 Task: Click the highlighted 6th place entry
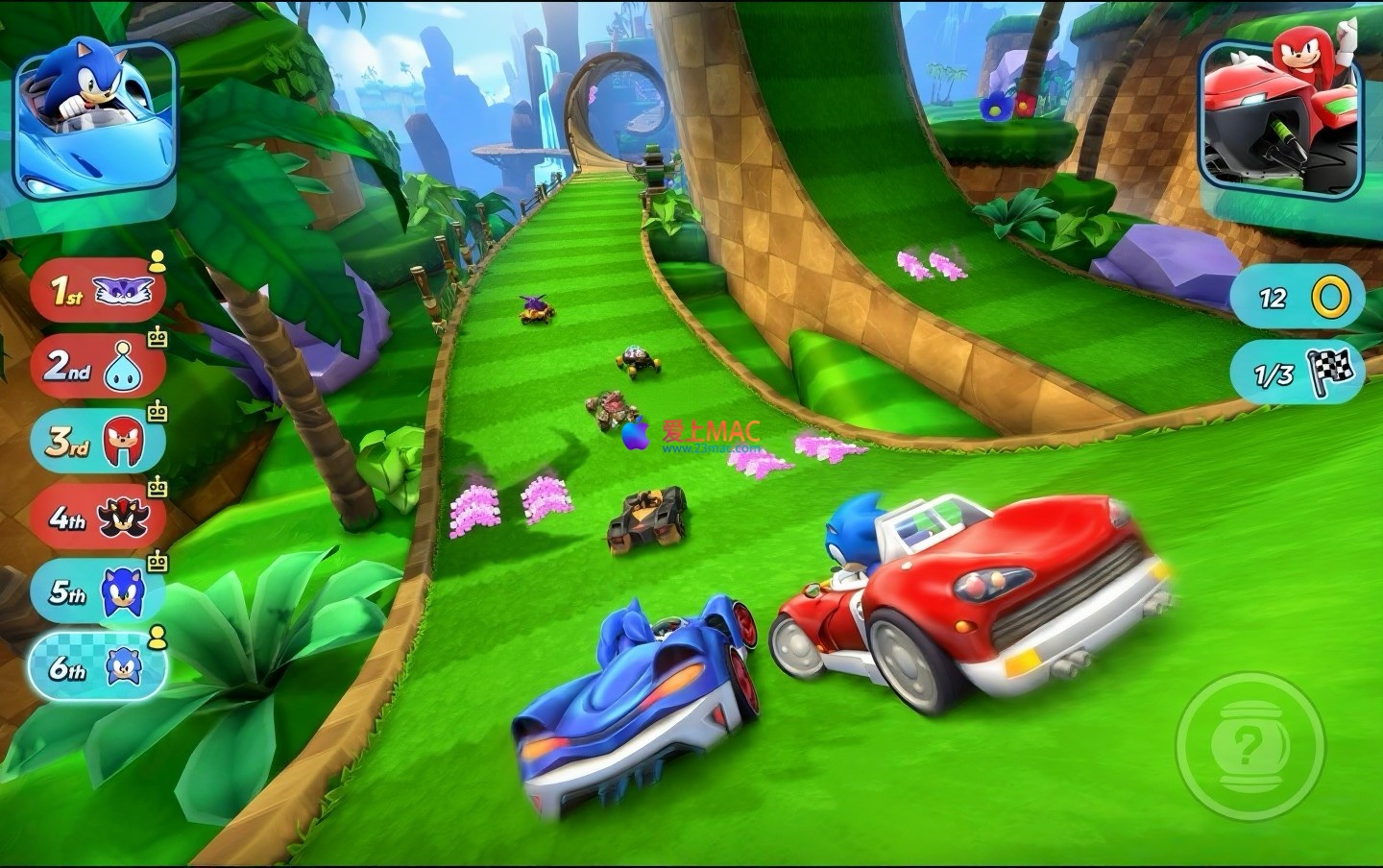point(97,666)
